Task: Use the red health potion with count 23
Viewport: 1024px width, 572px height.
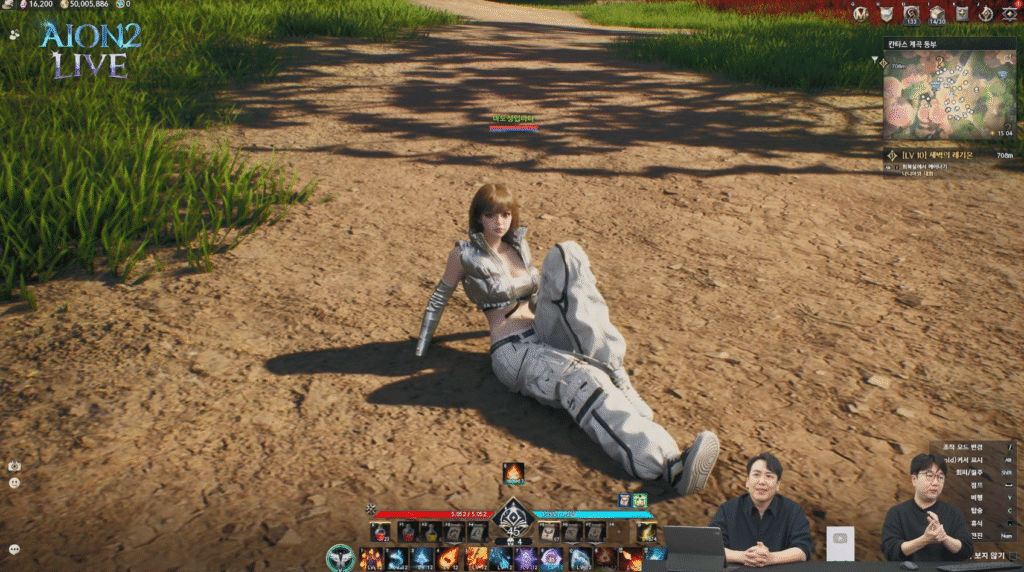Action: pos(380,531)
